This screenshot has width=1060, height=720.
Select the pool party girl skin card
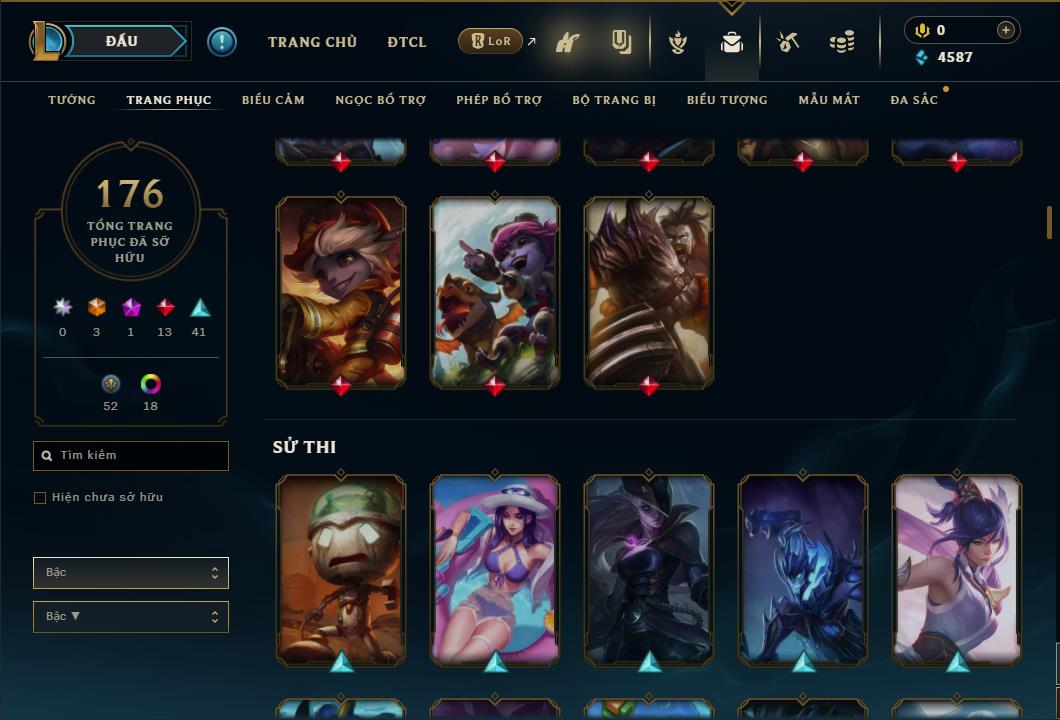pos(495,568)
